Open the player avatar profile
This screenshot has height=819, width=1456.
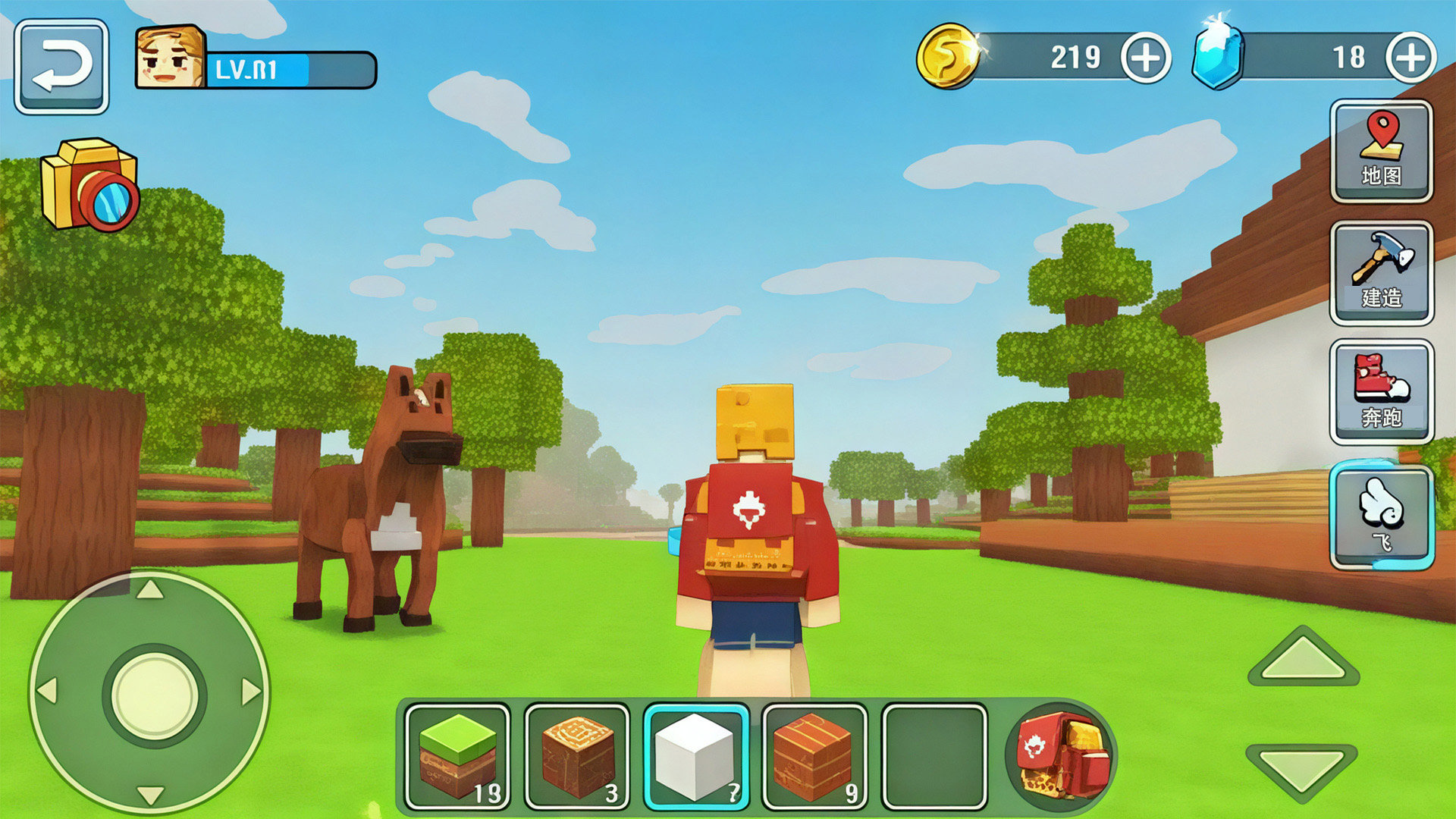click(170, 58)
